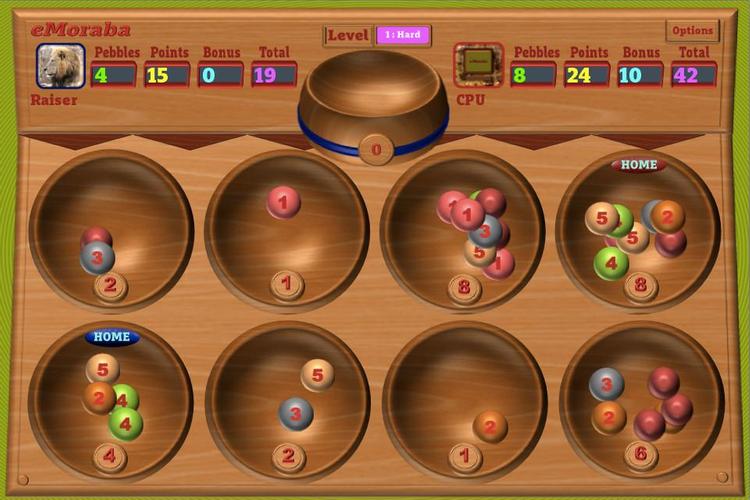Pick the eight-pebble bowl without a HOME label

click(464, 232)
